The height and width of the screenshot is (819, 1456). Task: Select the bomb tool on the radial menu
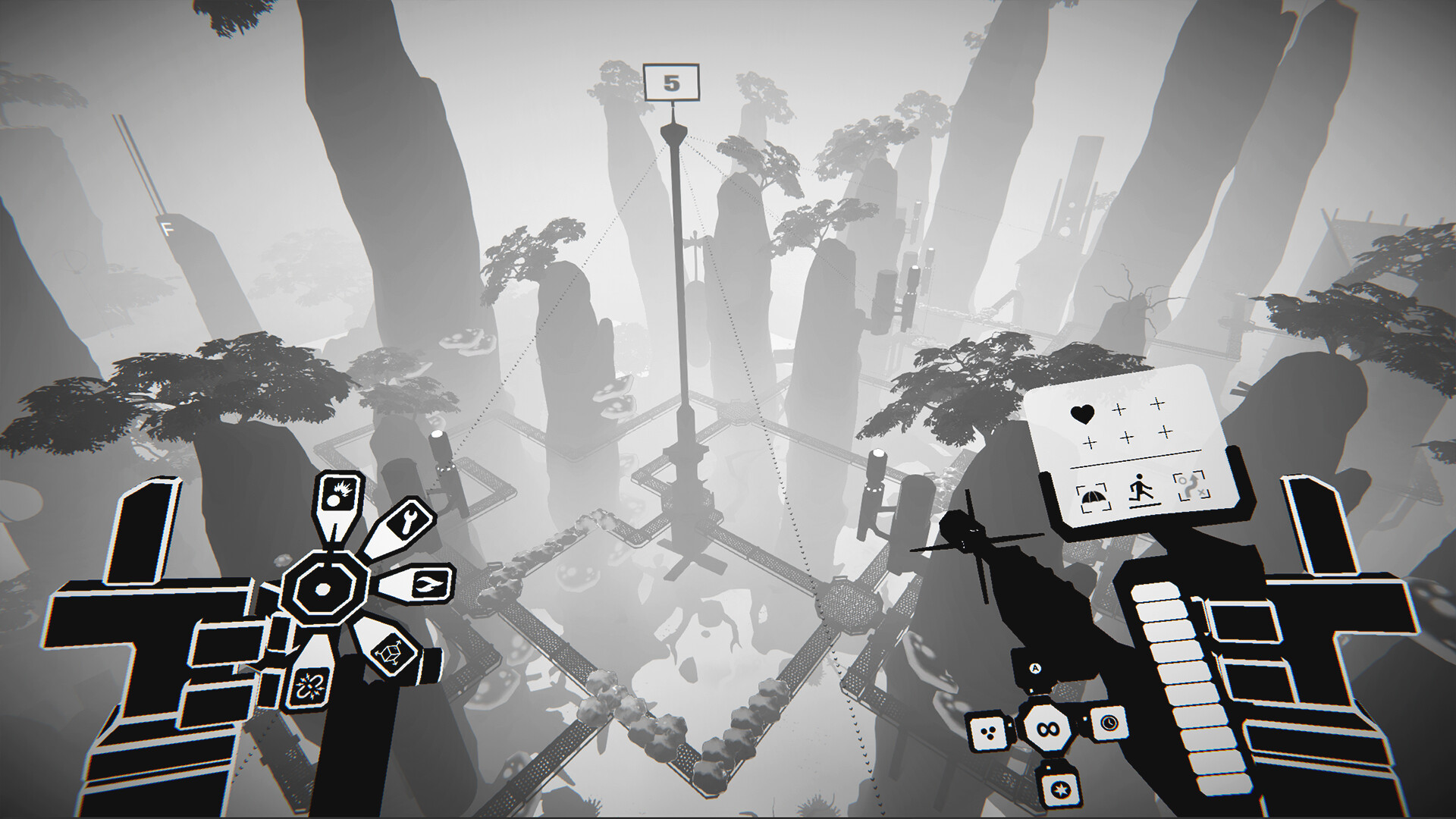(x=339, y=493)
